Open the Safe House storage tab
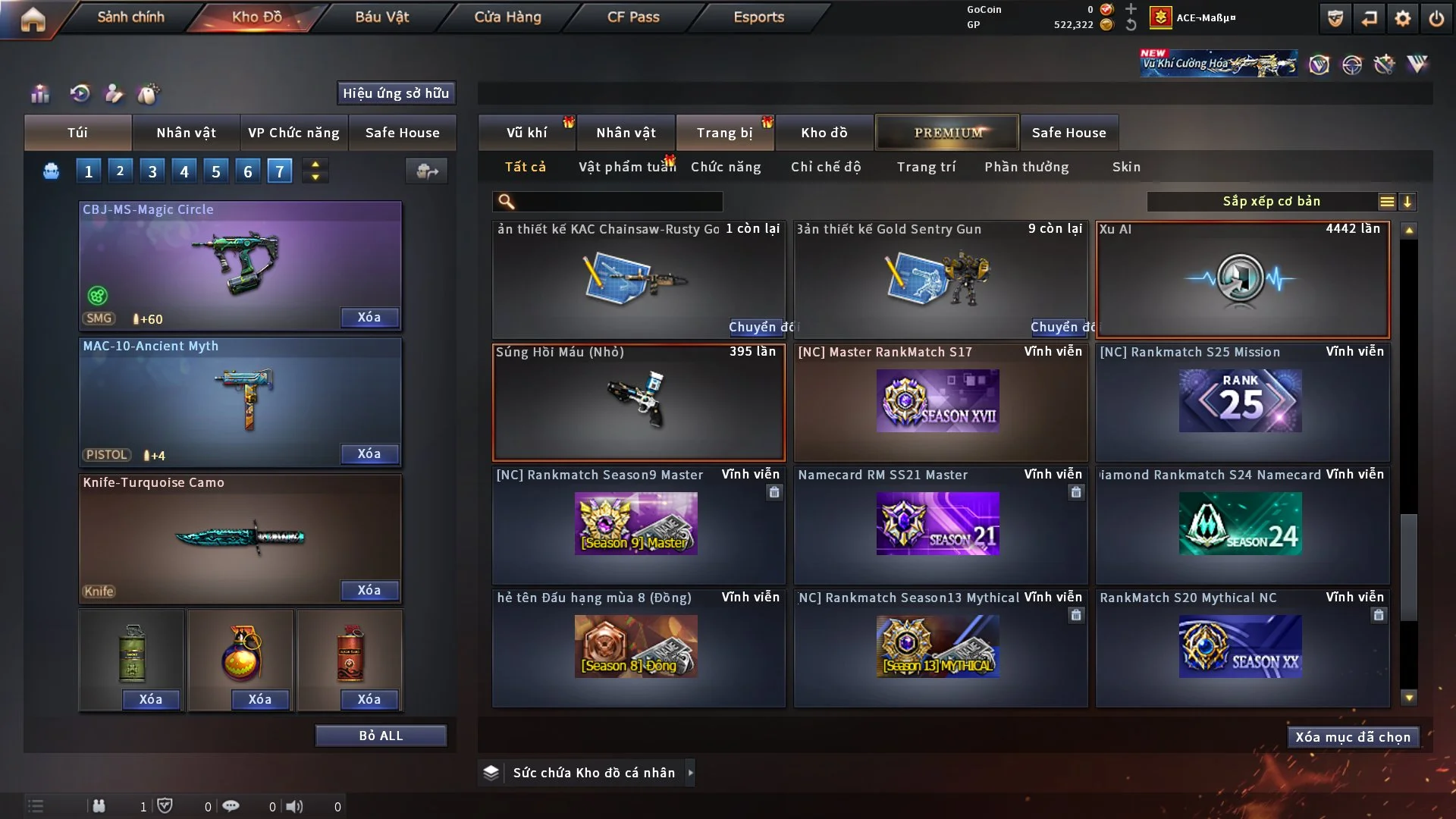 (1068, 133)
